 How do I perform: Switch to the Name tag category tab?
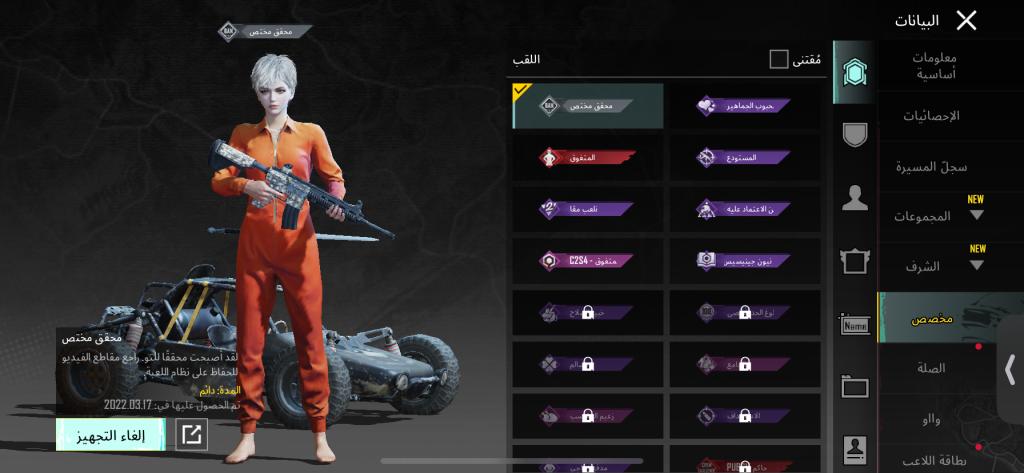pos(854,323)
